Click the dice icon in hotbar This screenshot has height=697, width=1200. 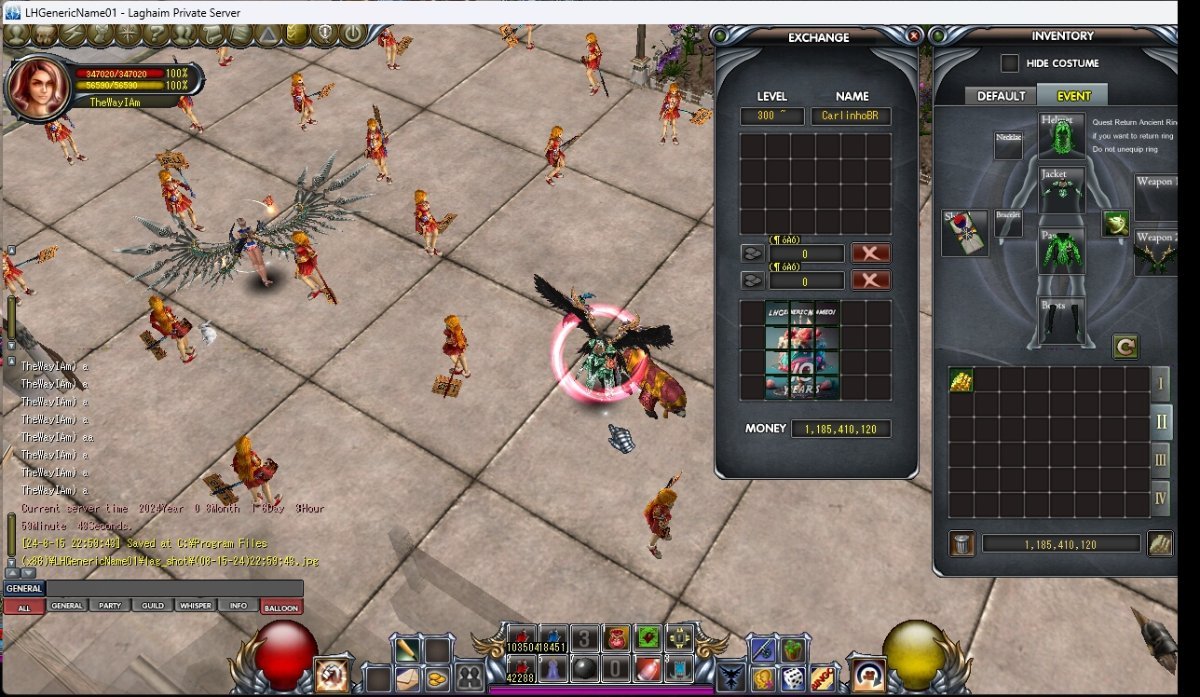click(793, 677)
